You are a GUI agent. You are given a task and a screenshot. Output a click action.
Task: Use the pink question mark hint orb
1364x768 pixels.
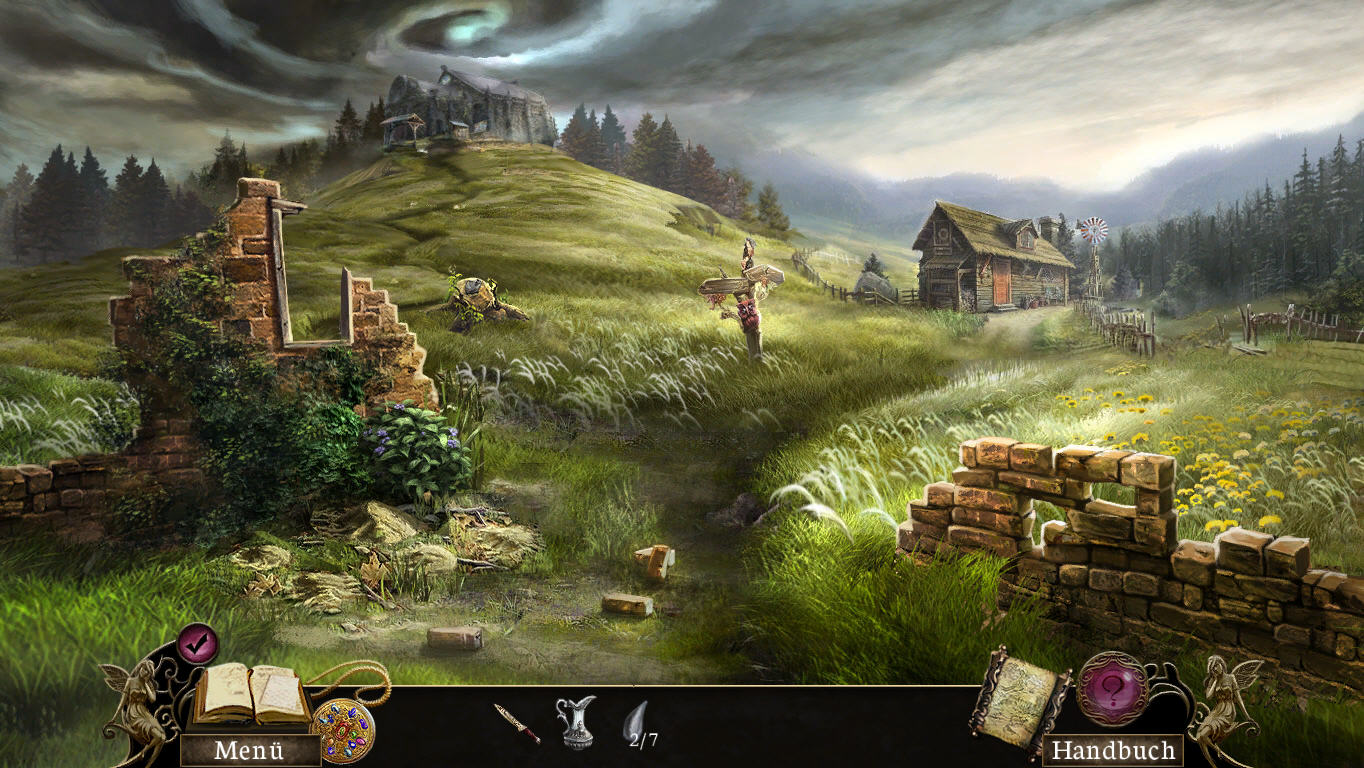(1112, 689)
